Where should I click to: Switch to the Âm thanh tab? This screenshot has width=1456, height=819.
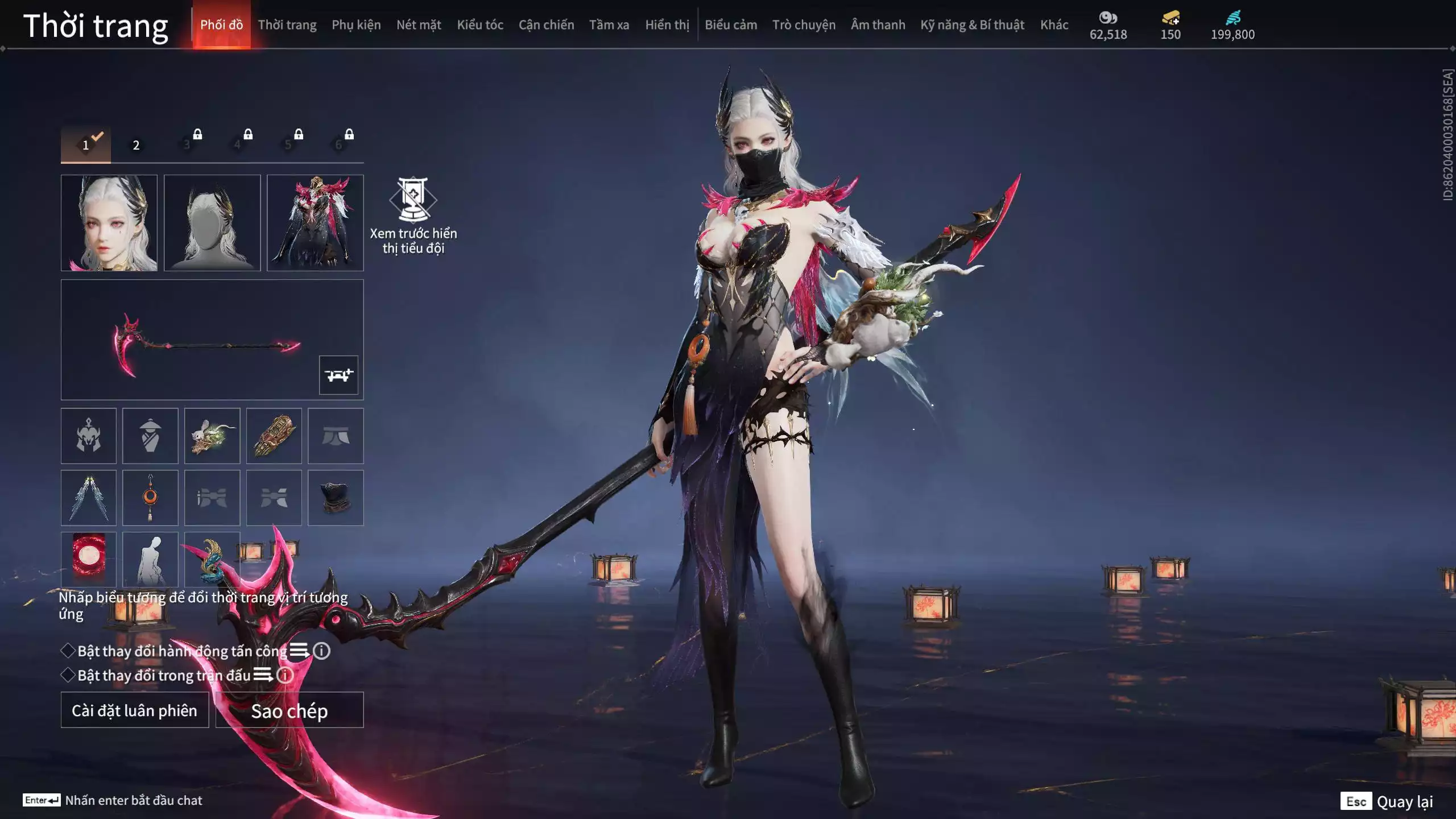[878, 25]
